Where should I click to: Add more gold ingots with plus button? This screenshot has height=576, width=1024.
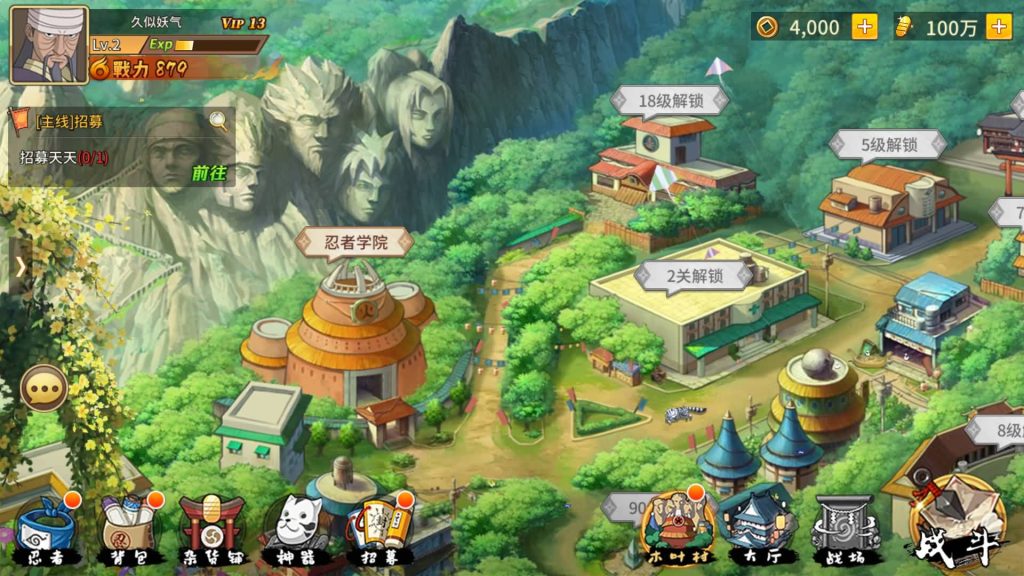[998, 27]
